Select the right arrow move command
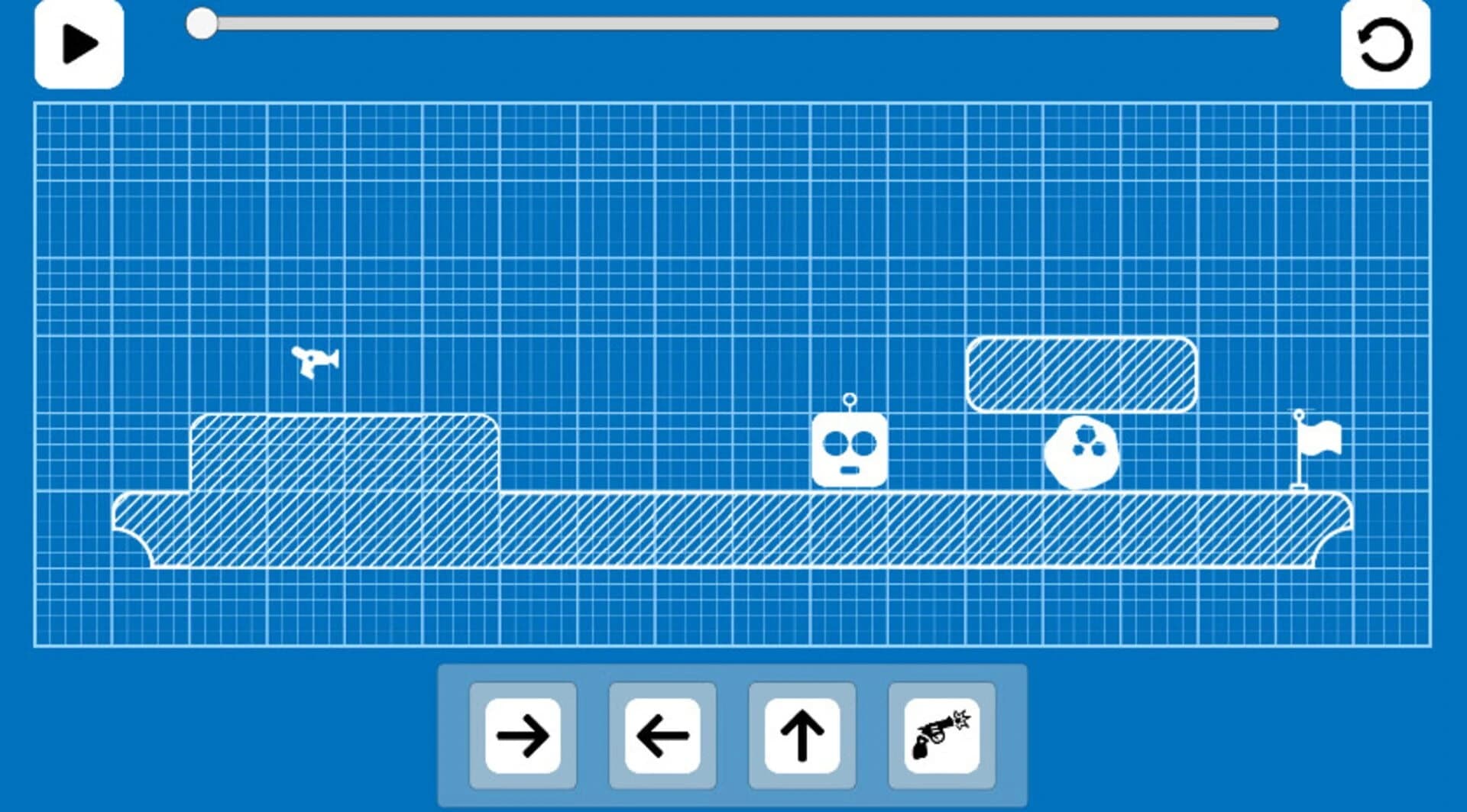This screenshot has width=1467, height=812. click(523, 736)
